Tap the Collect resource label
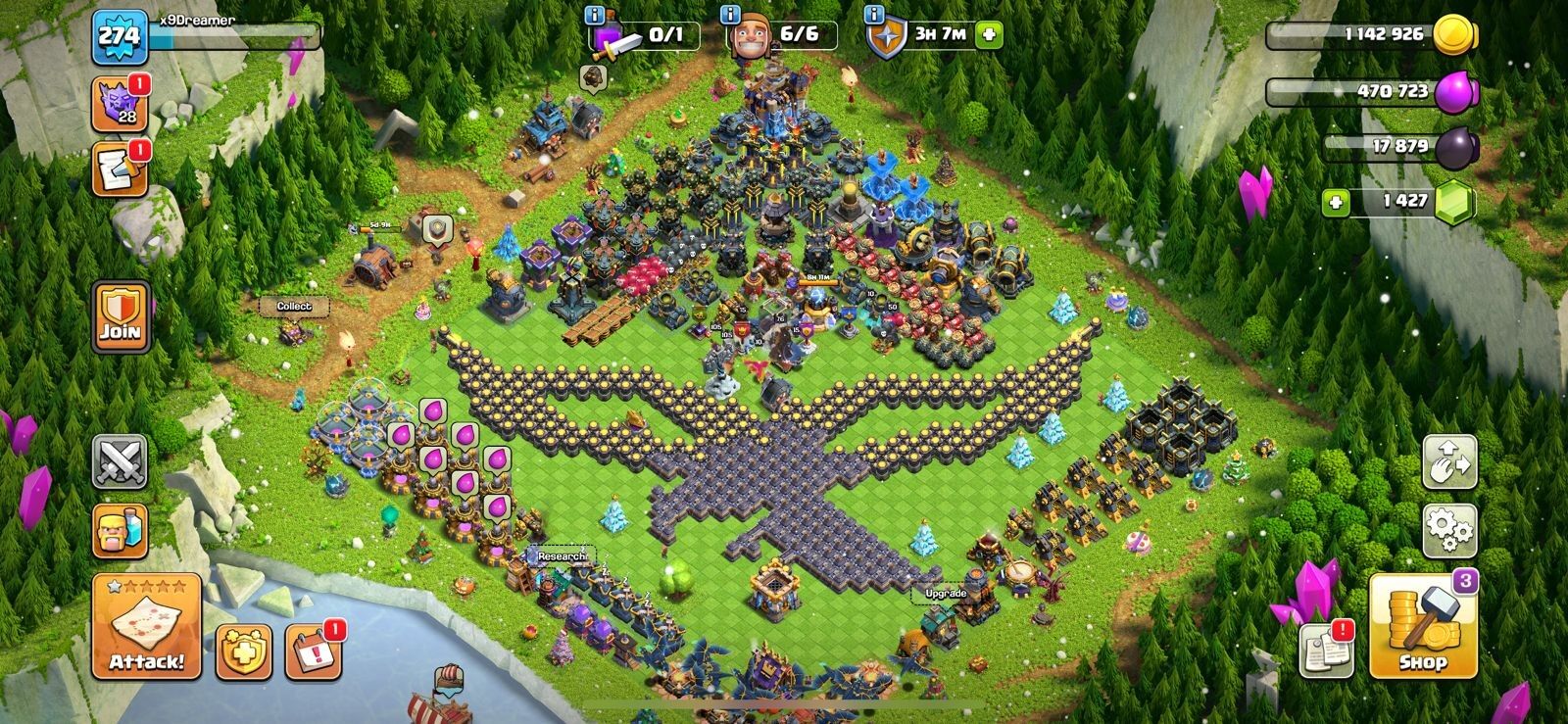 [293, 305]
